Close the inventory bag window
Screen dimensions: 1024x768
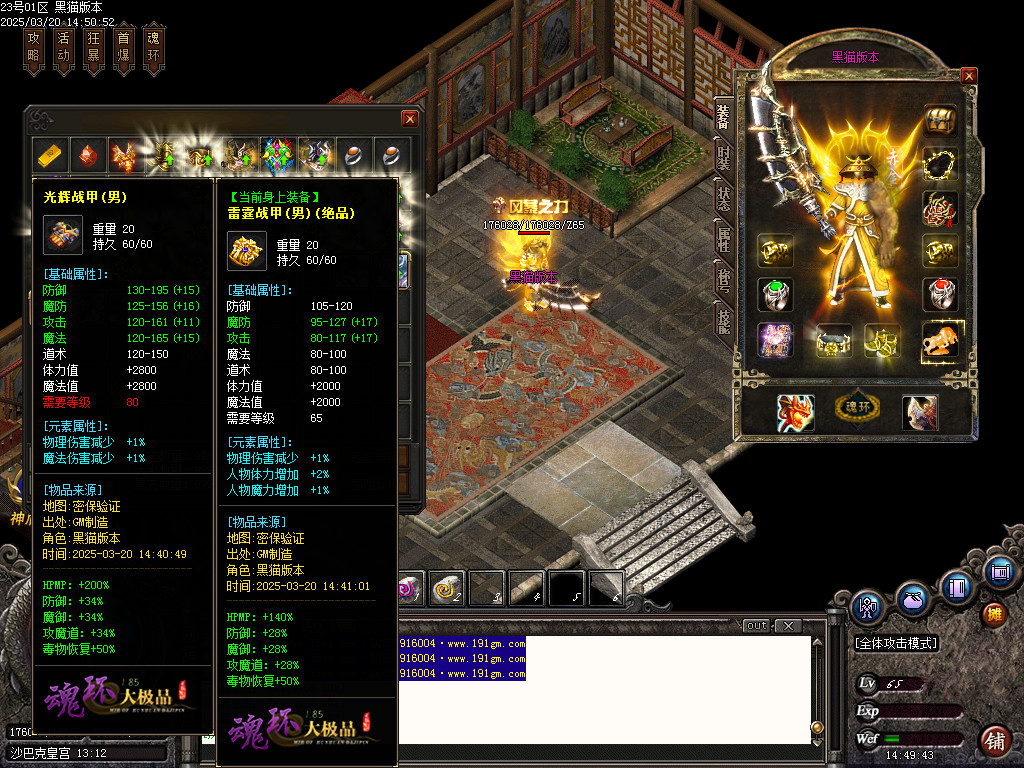click(409, 119)
